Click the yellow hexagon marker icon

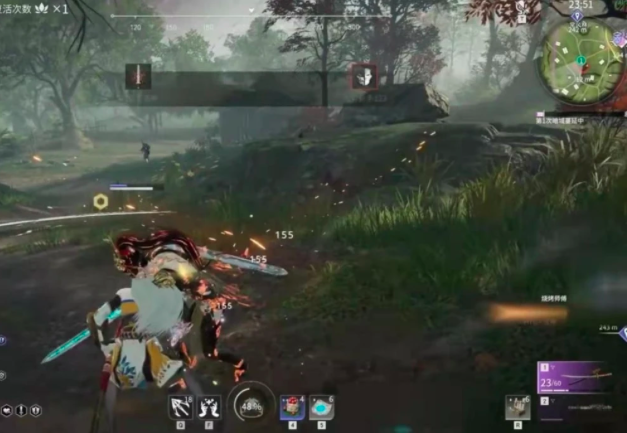point(101,202)
